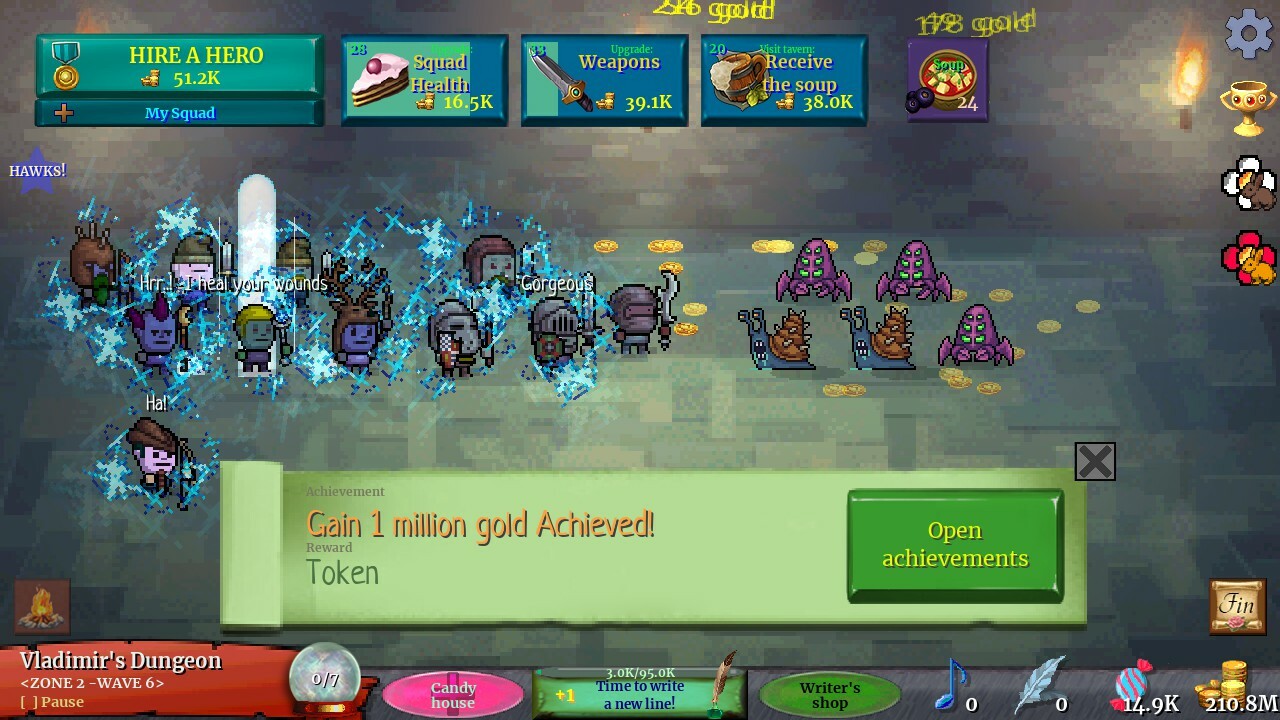Open the settings gear in top-right corner
The width and height of the screenshot is (1280, 720).
[x=1247, y=33]
